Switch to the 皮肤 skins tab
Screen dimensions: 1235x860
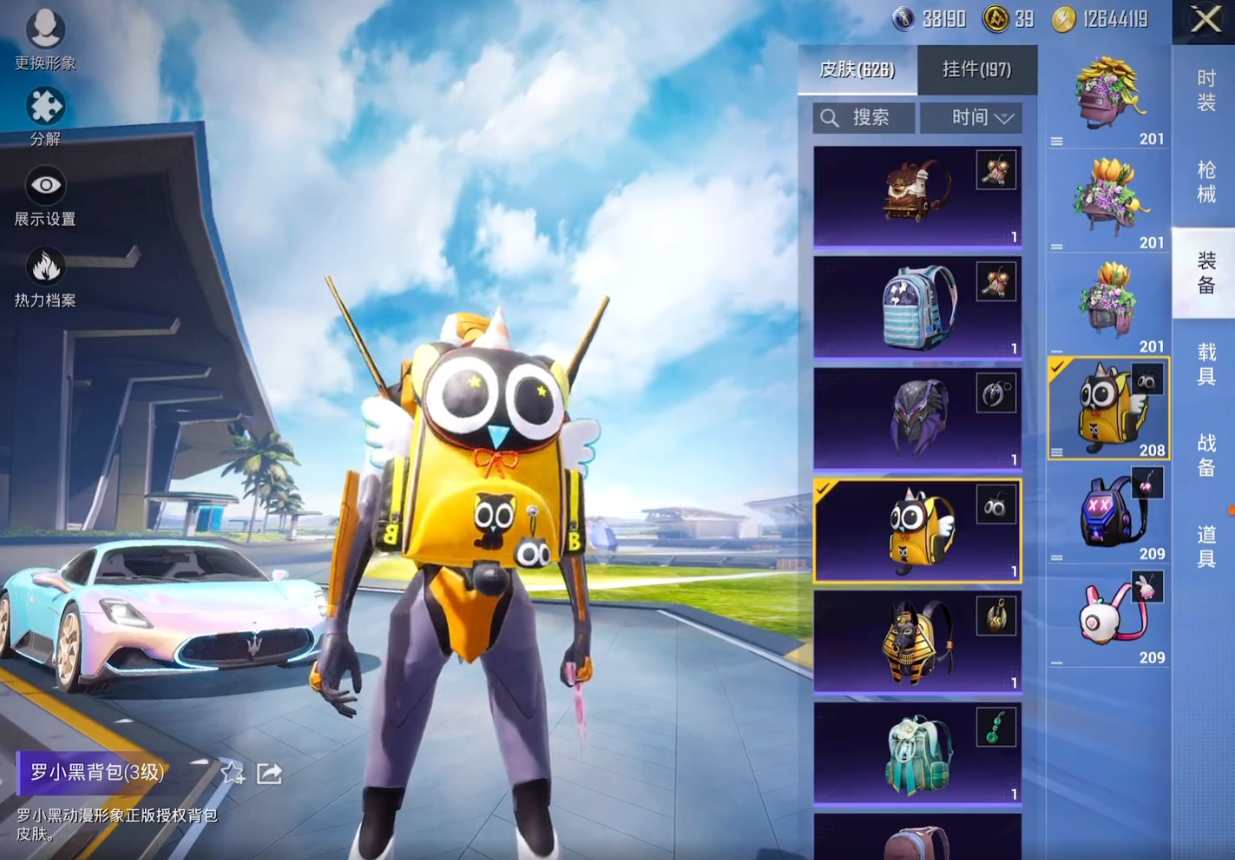857,70
